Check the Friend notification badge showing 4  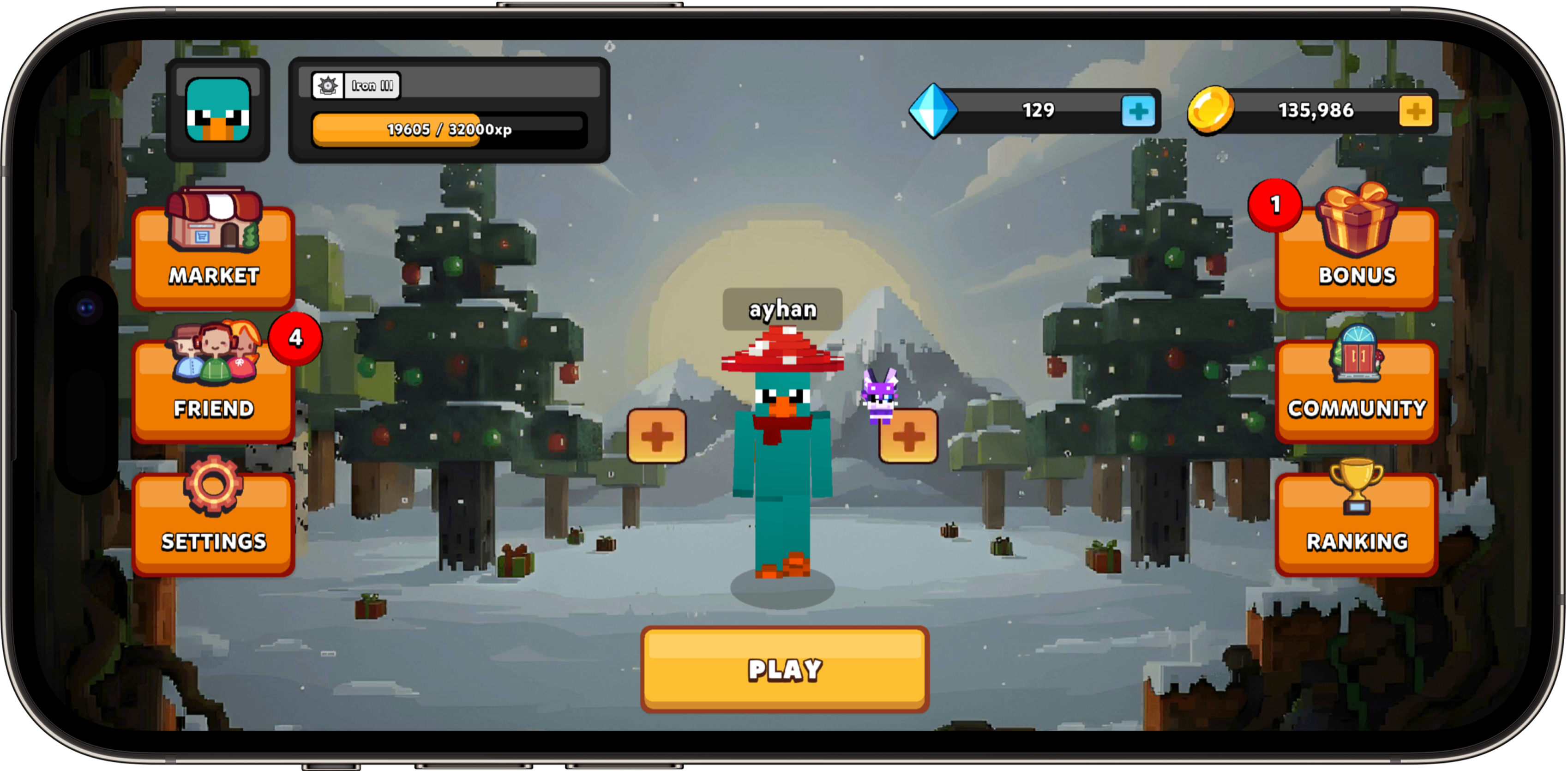(x=295, y=340)
